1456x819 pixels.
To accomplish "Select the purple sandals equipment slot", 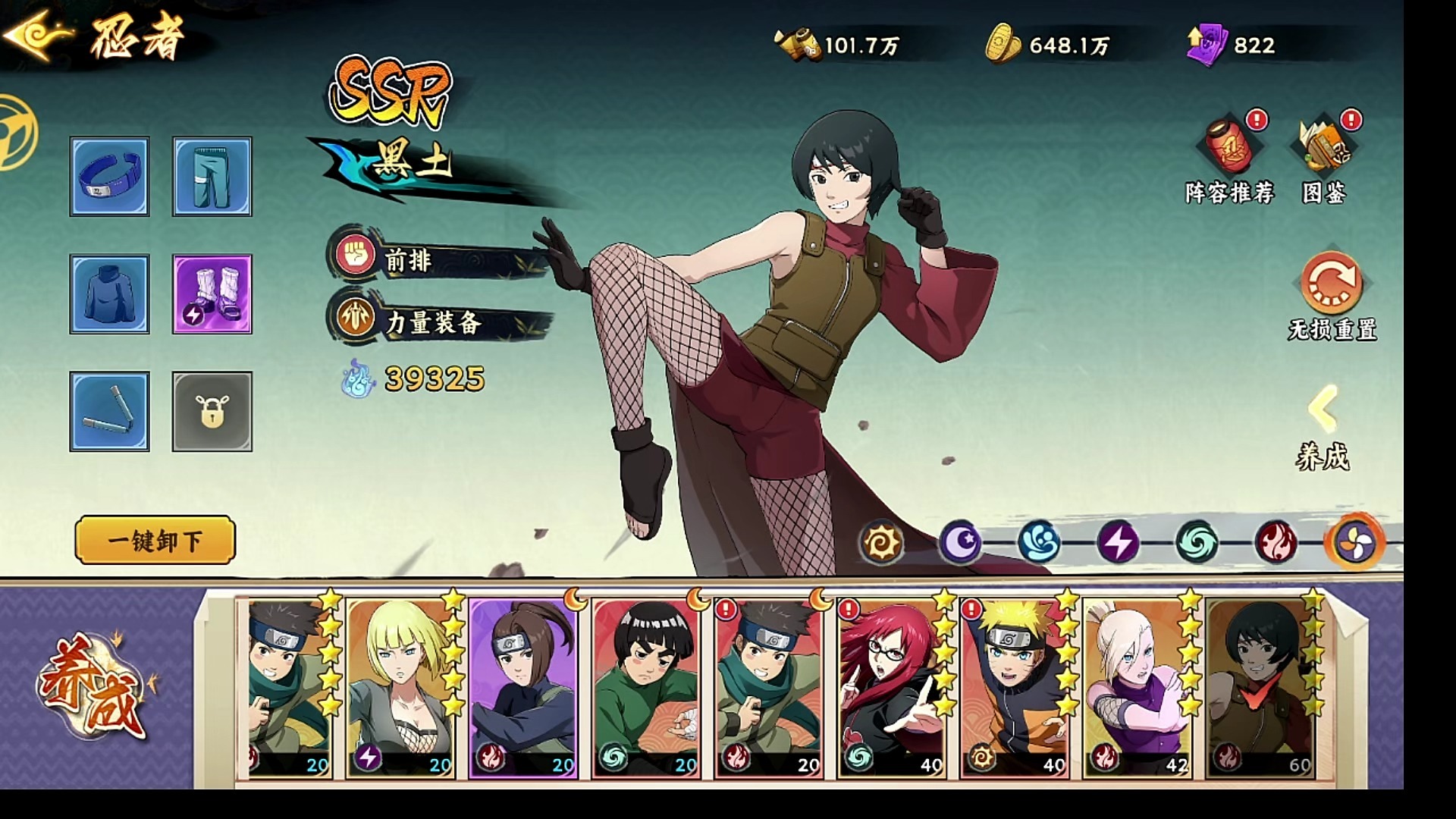I will point(212,294).
